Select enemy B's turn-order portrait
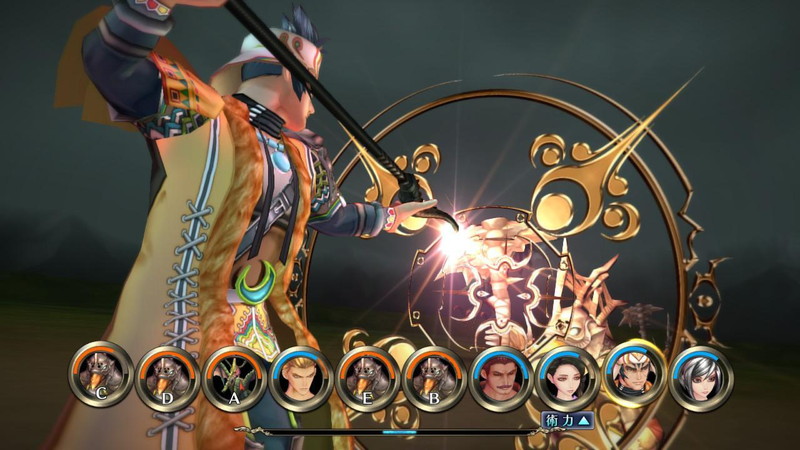This screenshot has height=450, width=800. (435, 378)
